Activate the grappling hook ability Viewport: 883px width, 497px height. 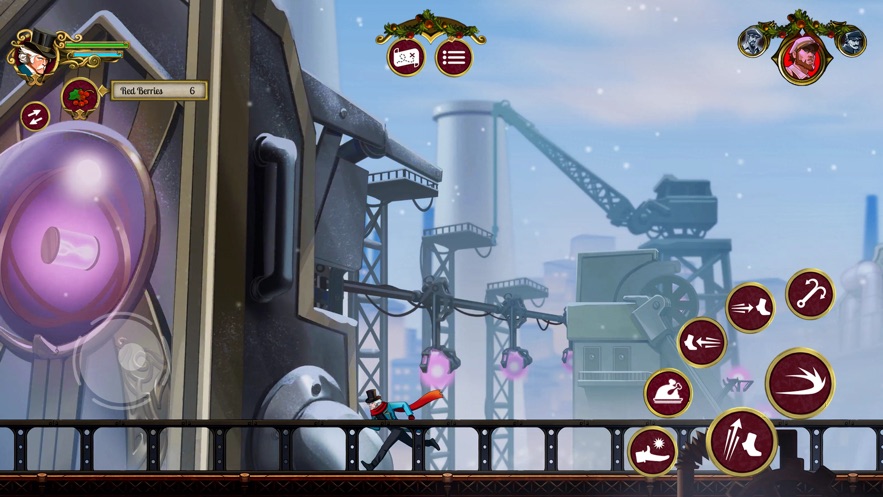click(x=809, y=295)
